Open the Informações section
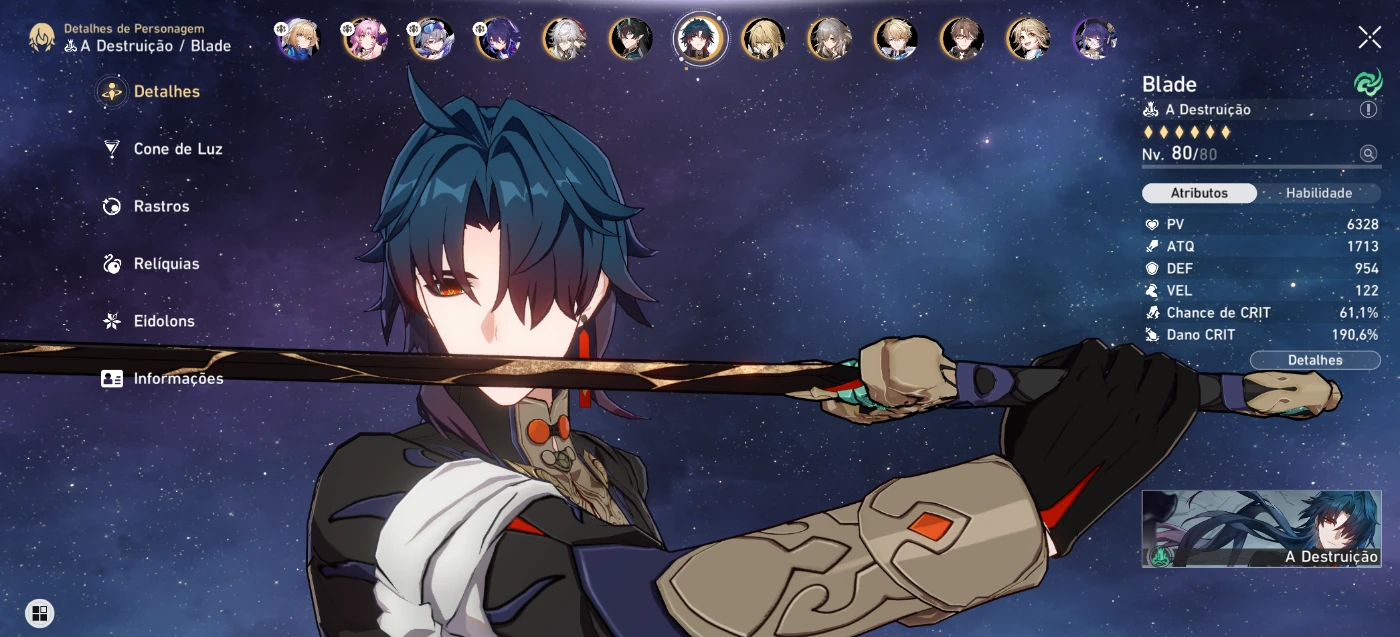This screenshot has height=637, width=1400. click(x=178, y=379)
